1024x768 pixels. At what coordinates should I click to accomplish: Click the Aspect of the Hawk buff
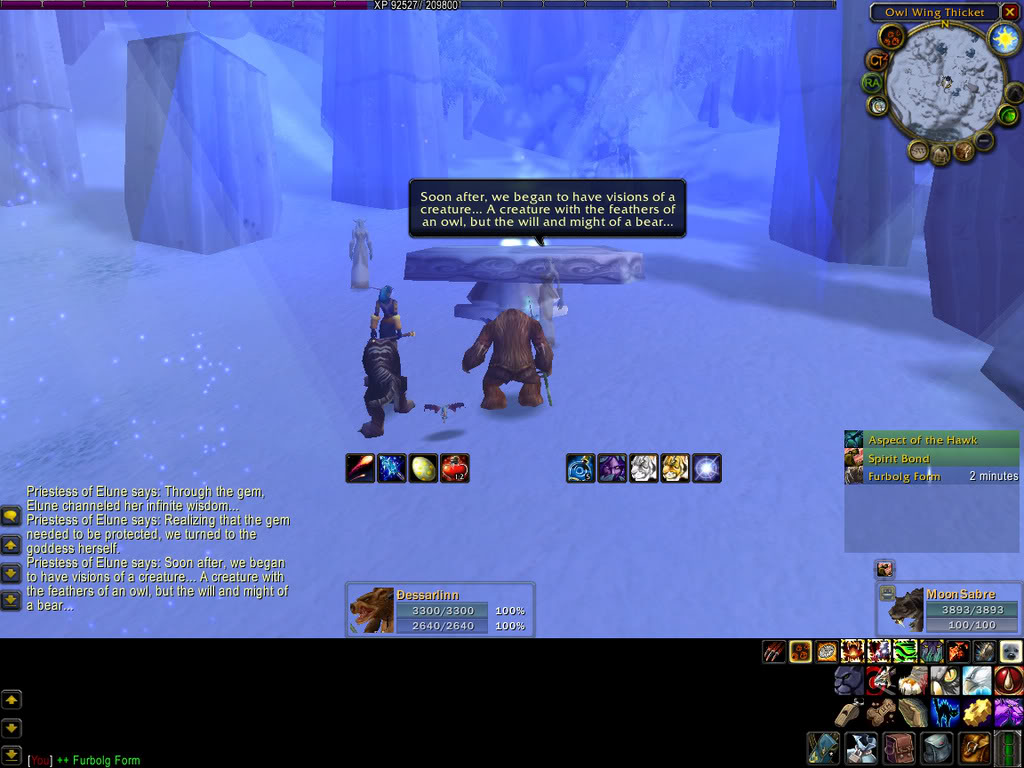click(x=931, y=440)
